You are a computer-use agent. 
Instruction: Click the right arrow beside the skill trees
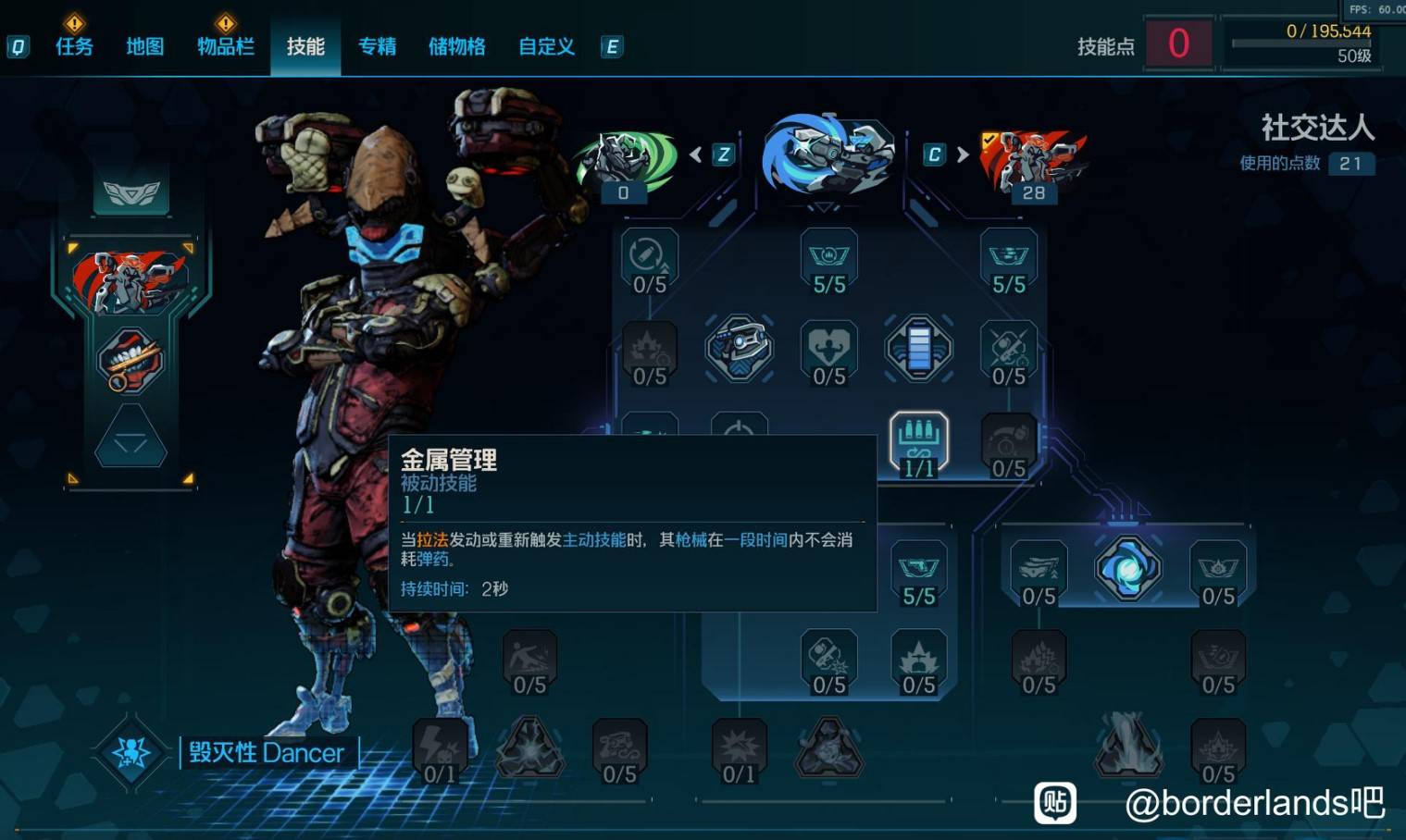pos(963,154)
